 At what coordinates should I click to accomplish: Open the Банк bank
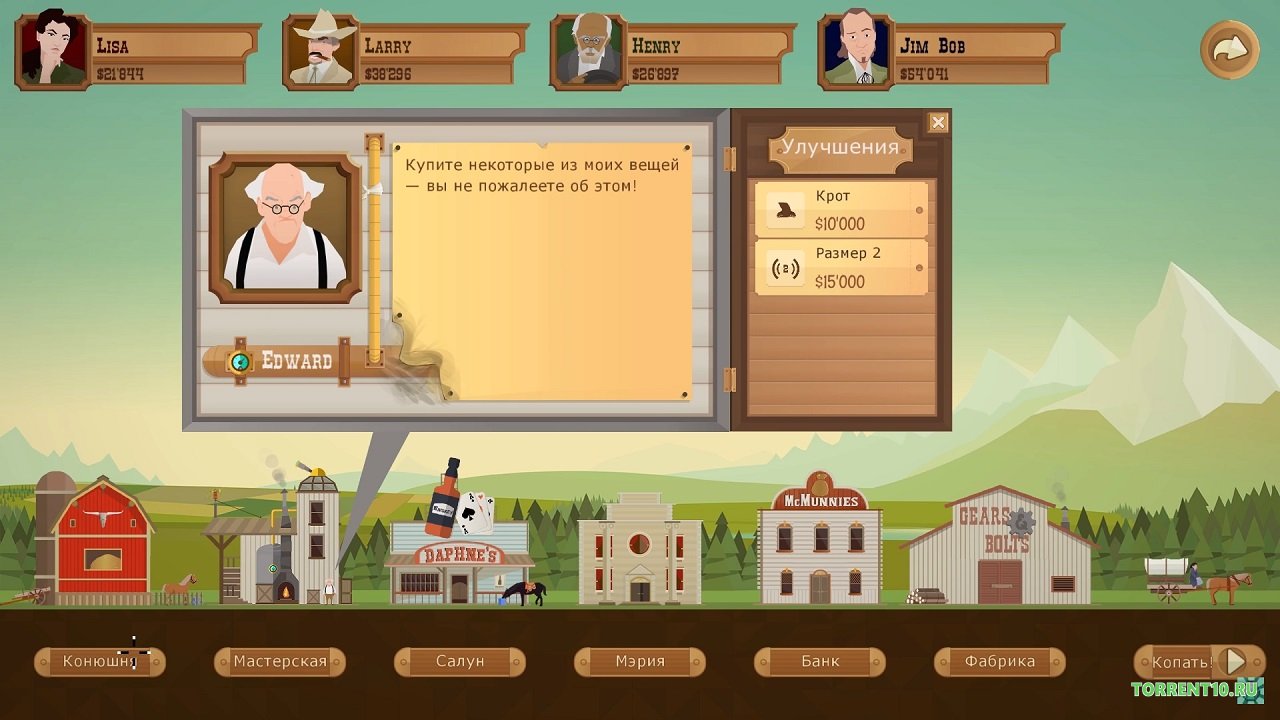coord(820,661)
